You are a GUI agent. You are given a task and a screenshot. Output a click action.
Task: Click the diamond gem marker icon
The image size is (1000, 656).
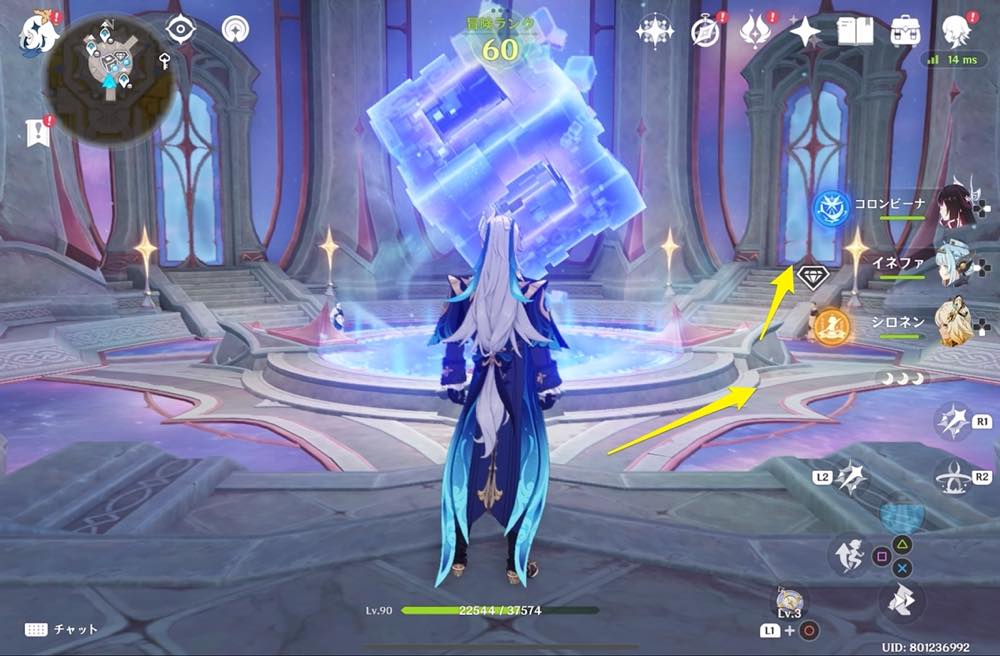(x=811, y=278)
